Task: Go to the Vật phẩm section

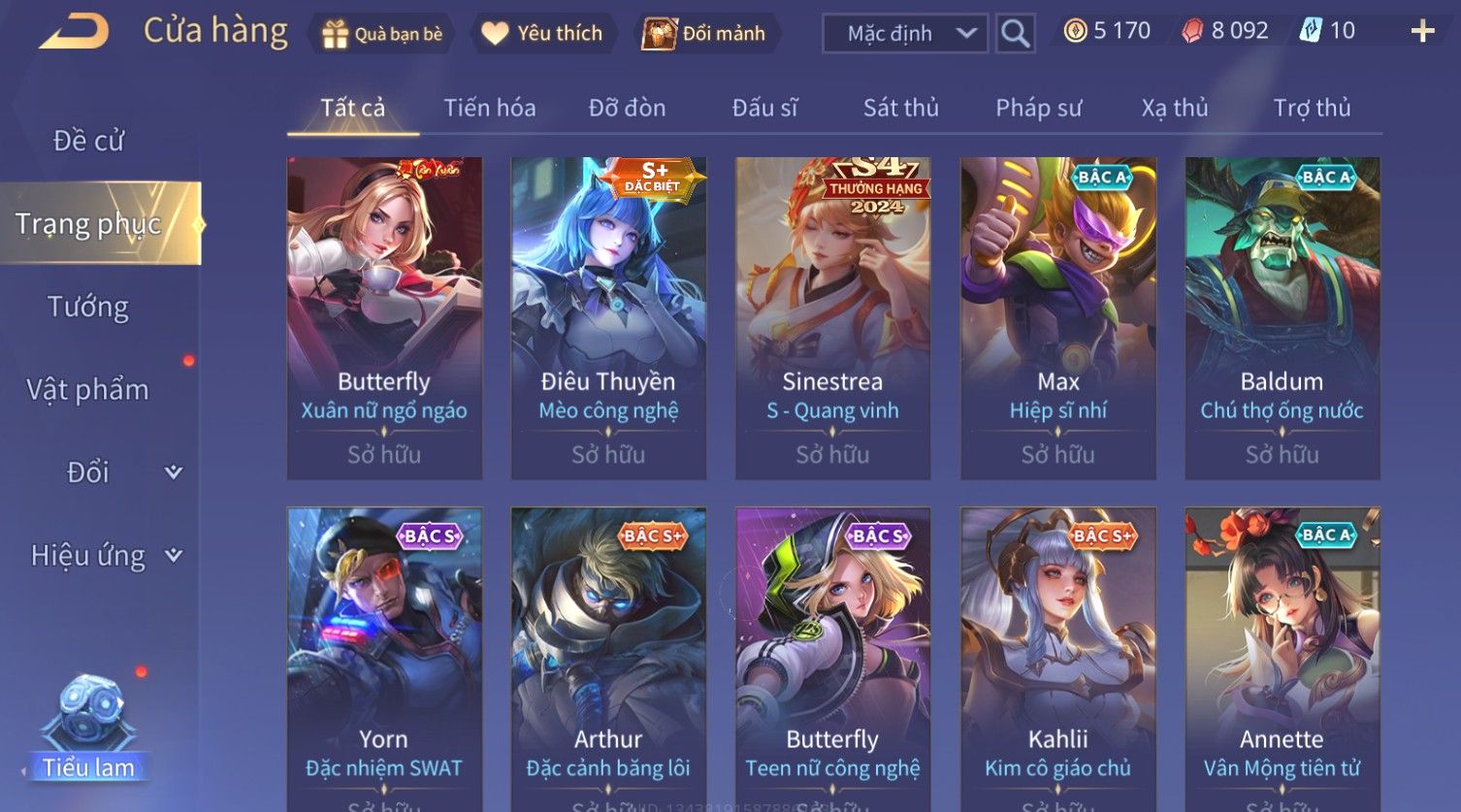Action: coord(88,390)
